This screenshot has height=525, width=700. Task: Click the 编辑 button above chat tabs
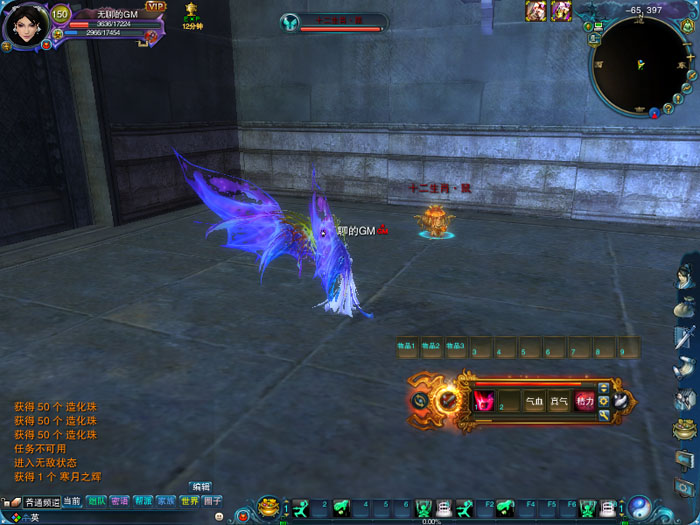point(202,487)
